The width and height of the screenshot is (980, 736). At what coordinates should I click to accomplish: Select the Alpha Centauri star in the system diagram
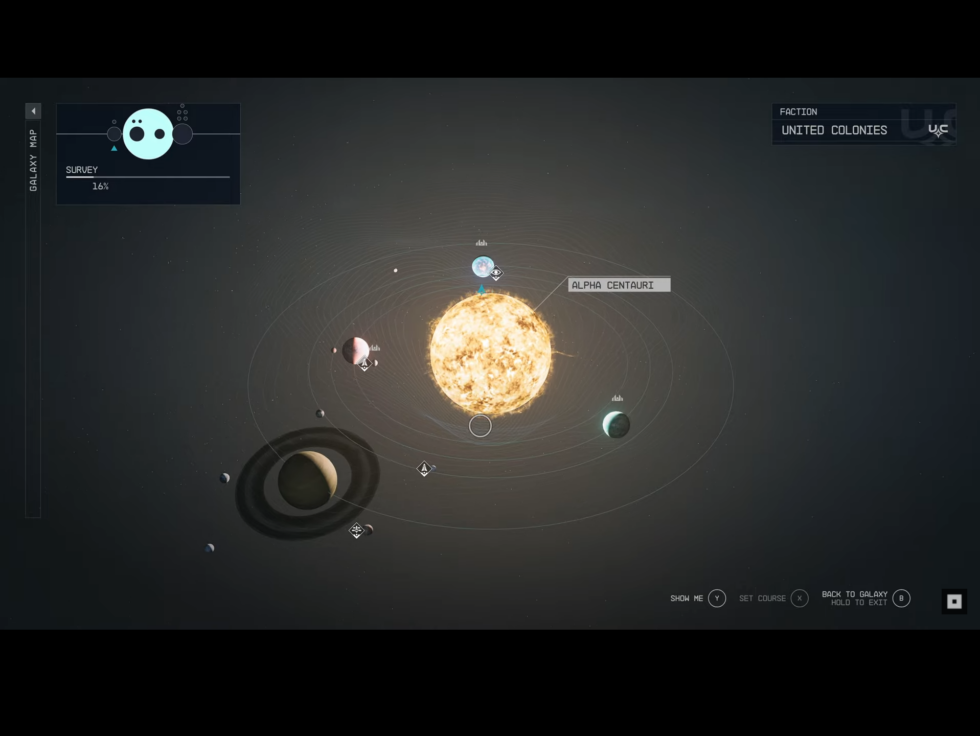[490, 354]
